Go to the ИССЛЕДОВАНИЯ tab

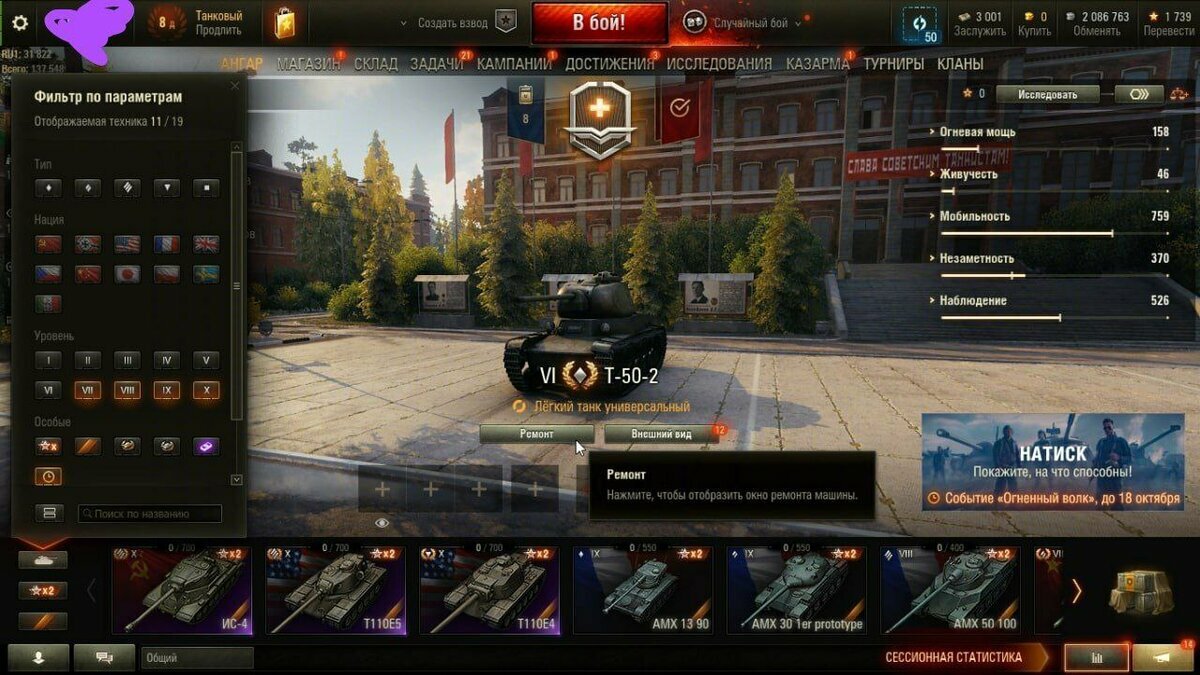pyautogui.click(x=719, y=64)
